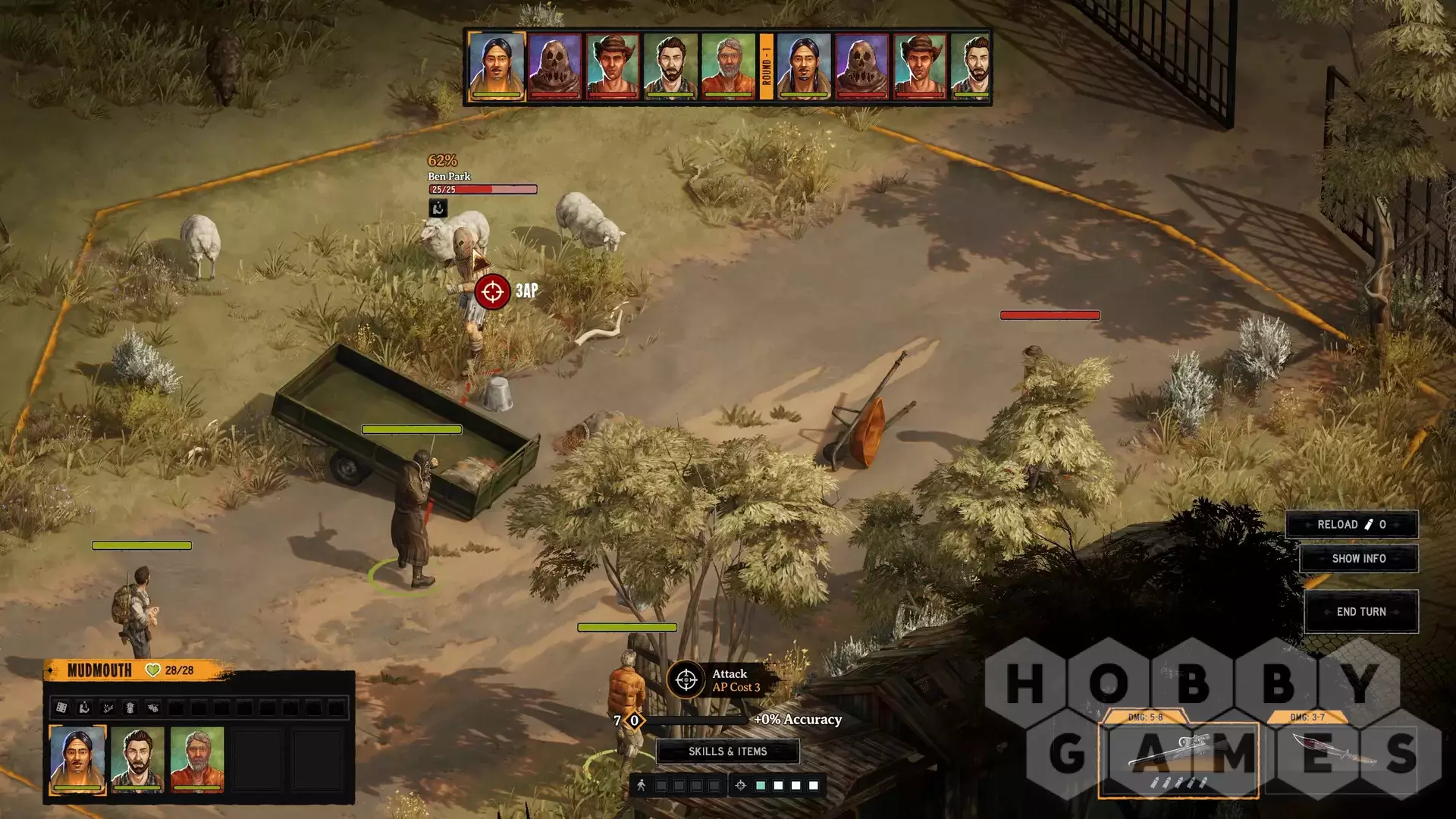The image size is (1456, 819).
Task: Activate the dice skill icon
Action: (62, 708)
